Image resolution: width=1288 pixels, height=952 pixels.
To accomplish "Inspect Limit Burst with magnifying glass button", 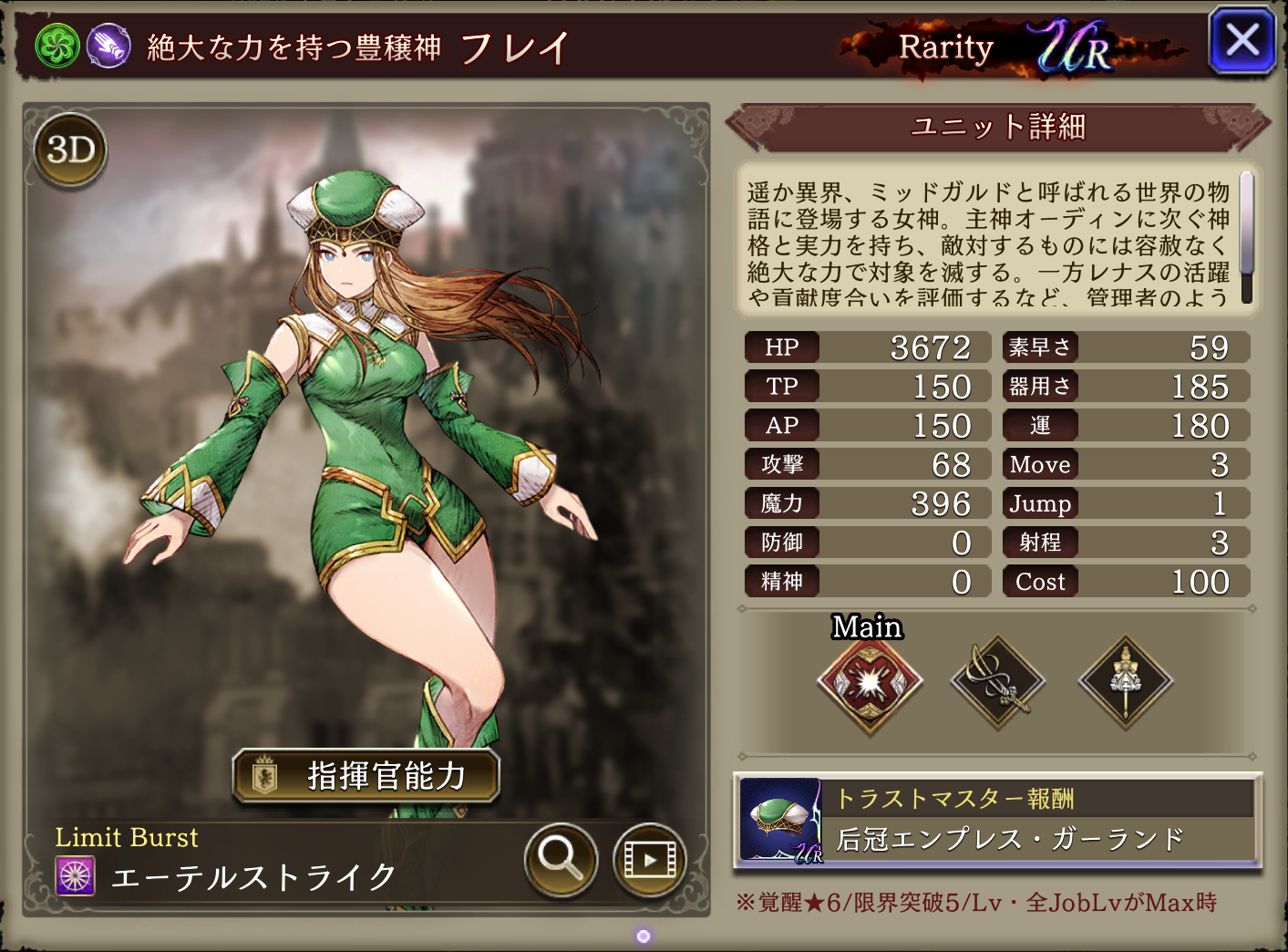I will [560, 858].
